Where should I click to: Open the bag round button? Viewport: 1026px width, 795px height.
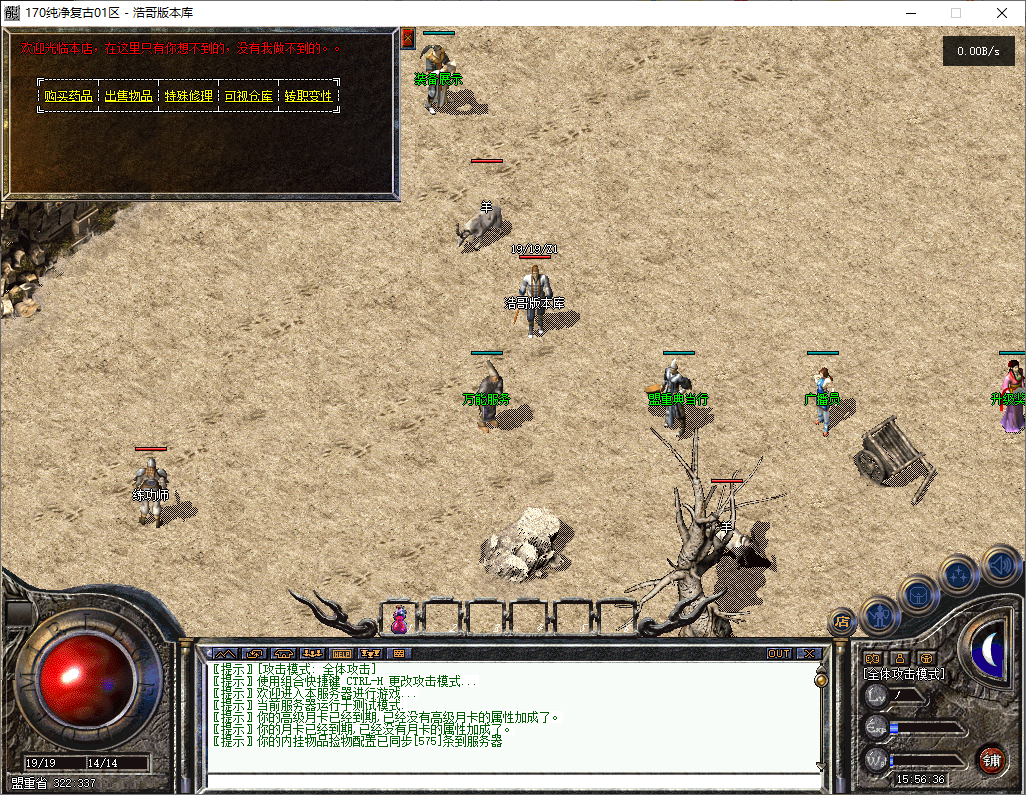point(917,594)
